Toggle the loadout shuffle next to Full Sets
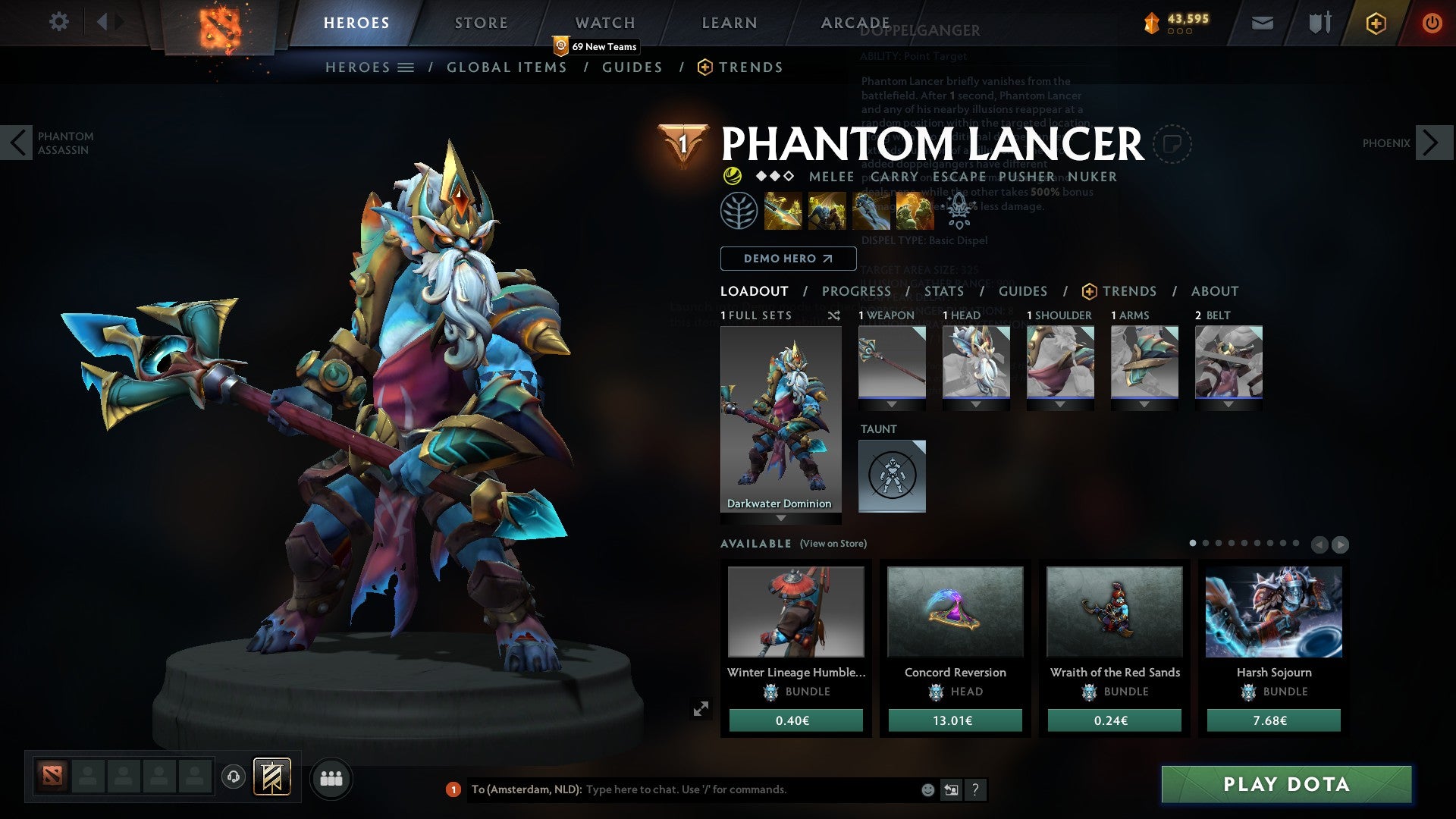This screenshot has height=819, width=1456. coord(833,315)
